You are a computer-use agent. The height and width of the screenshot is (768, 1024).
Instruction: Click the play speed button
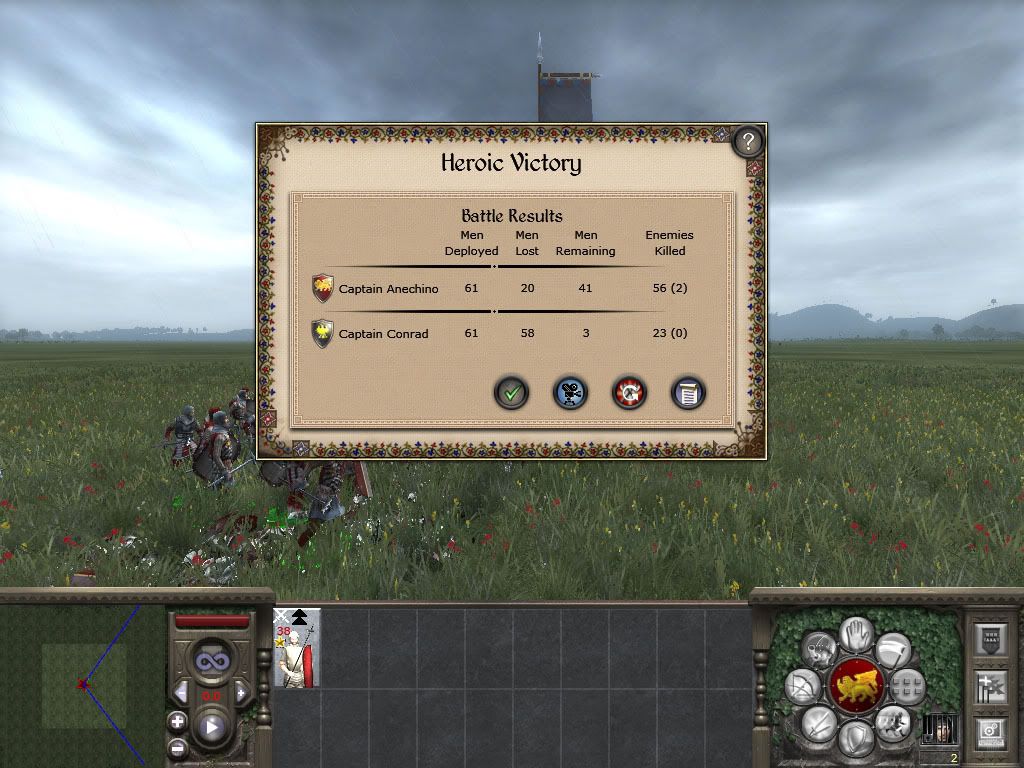(212, 727)
